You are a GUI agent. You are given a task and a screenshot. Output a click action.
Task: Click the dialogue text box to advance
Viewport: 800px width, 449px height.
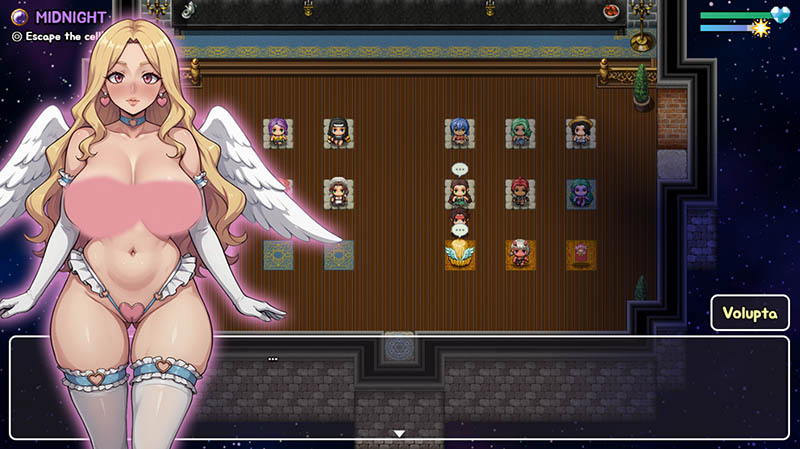[500, 385]
